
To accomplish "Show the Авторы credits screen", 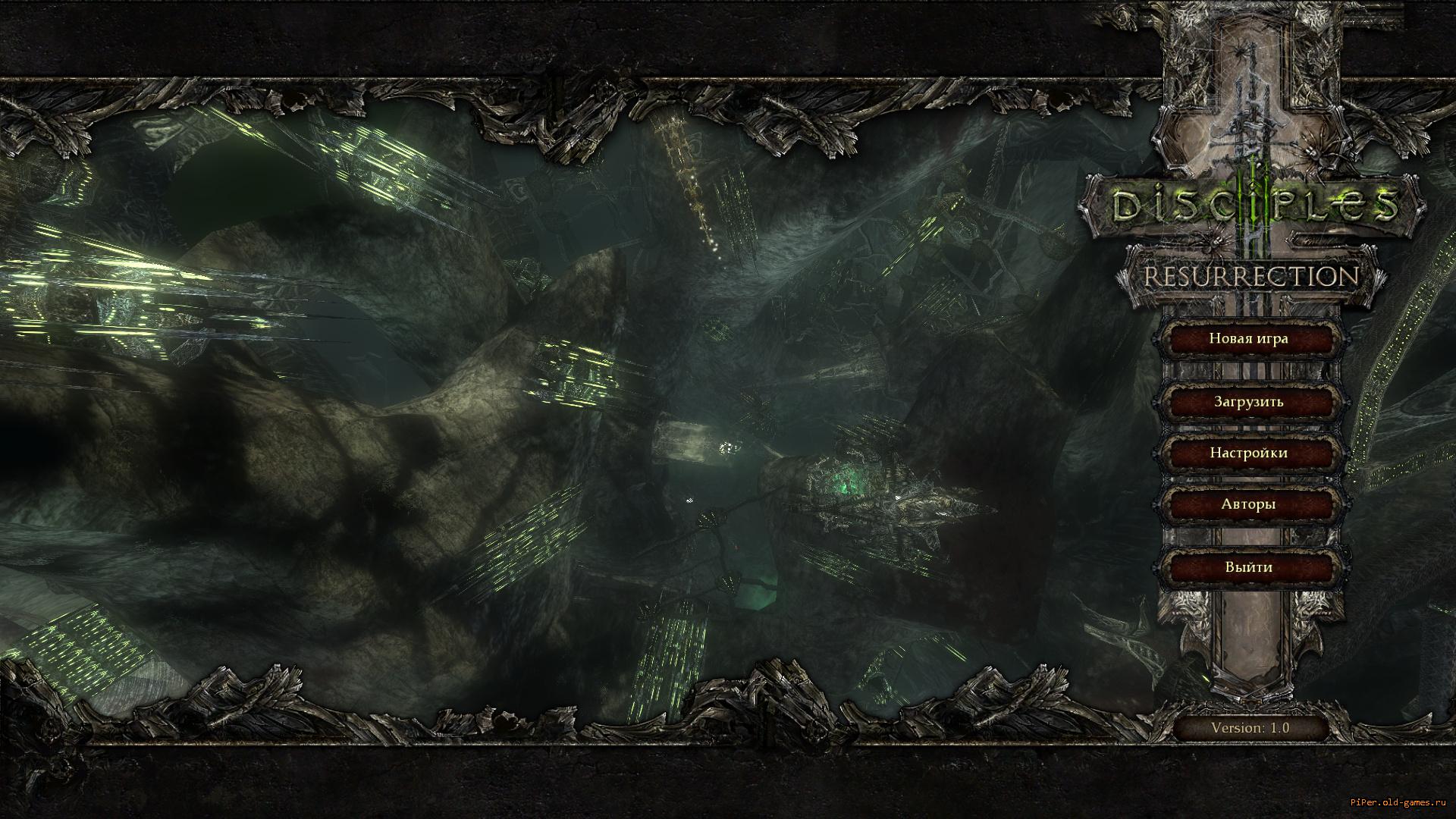I will [x=1248, y=504].
